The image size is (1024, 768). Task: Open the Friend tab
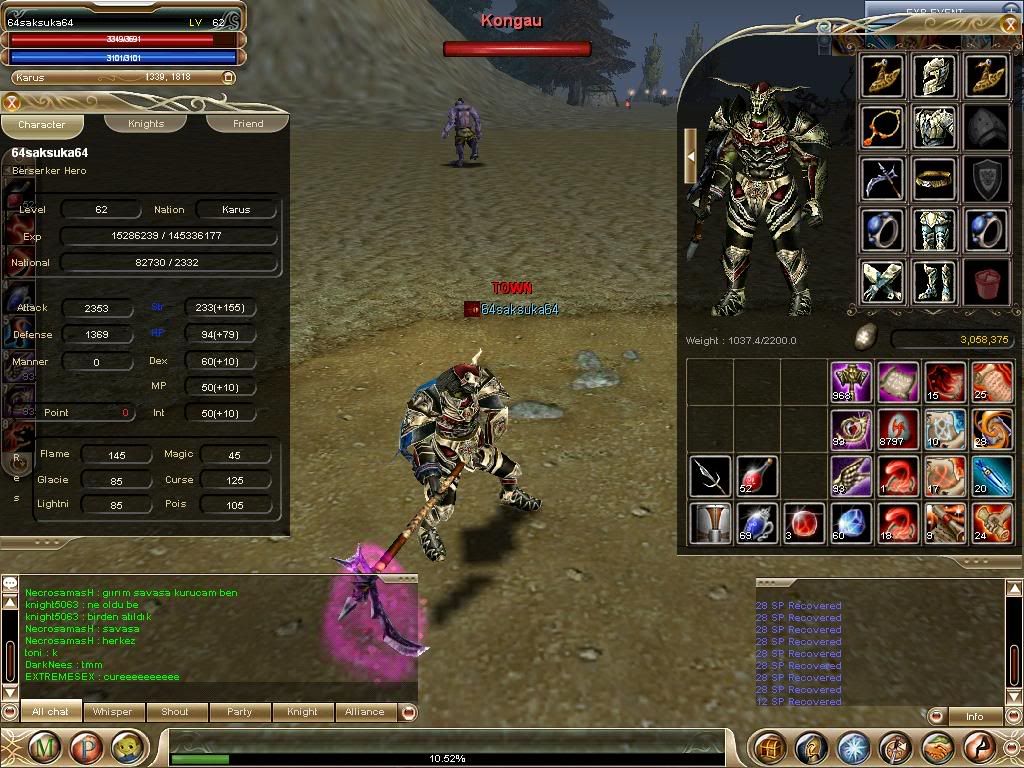click(248, 124)
